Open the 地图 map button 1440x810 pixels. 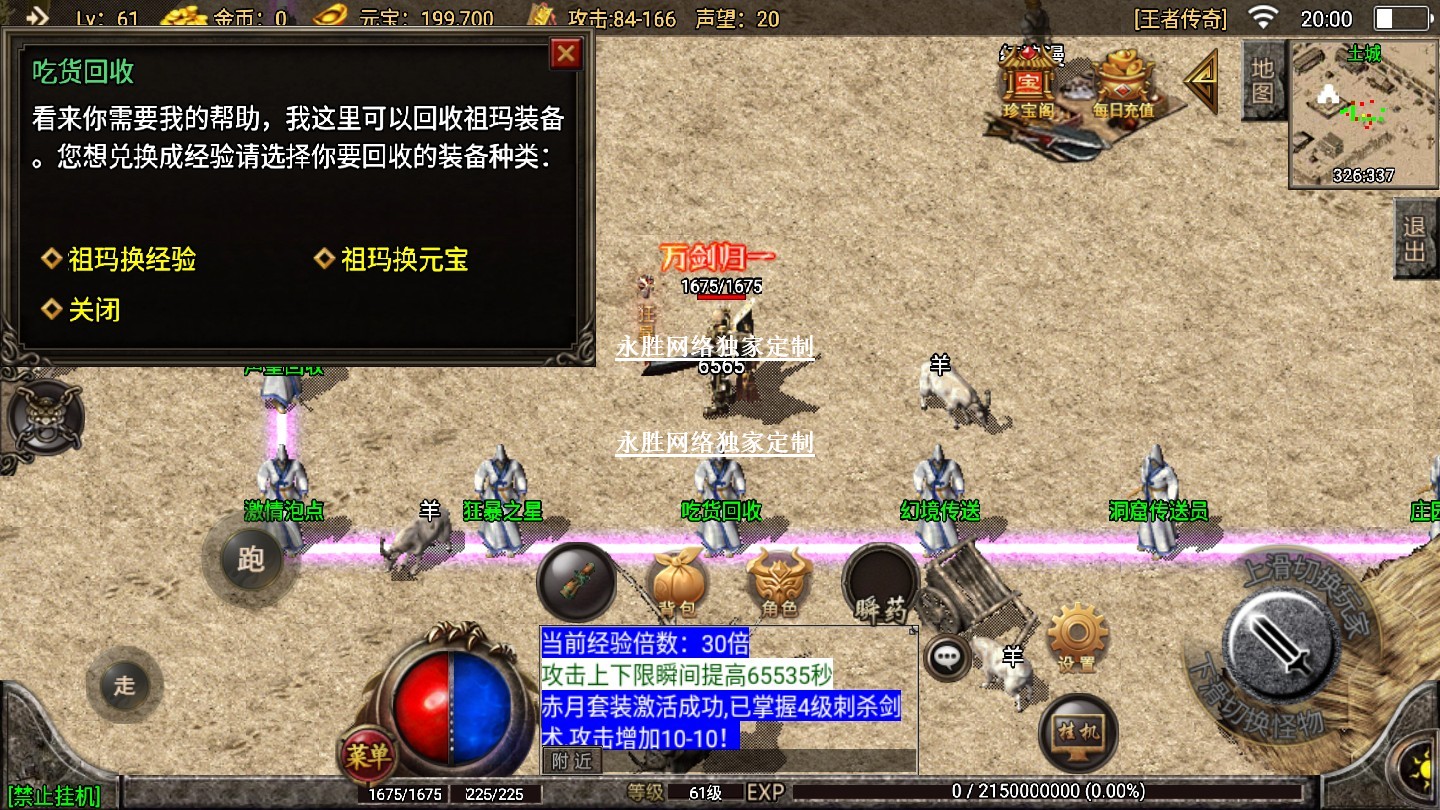click(x=1262, y=80)
